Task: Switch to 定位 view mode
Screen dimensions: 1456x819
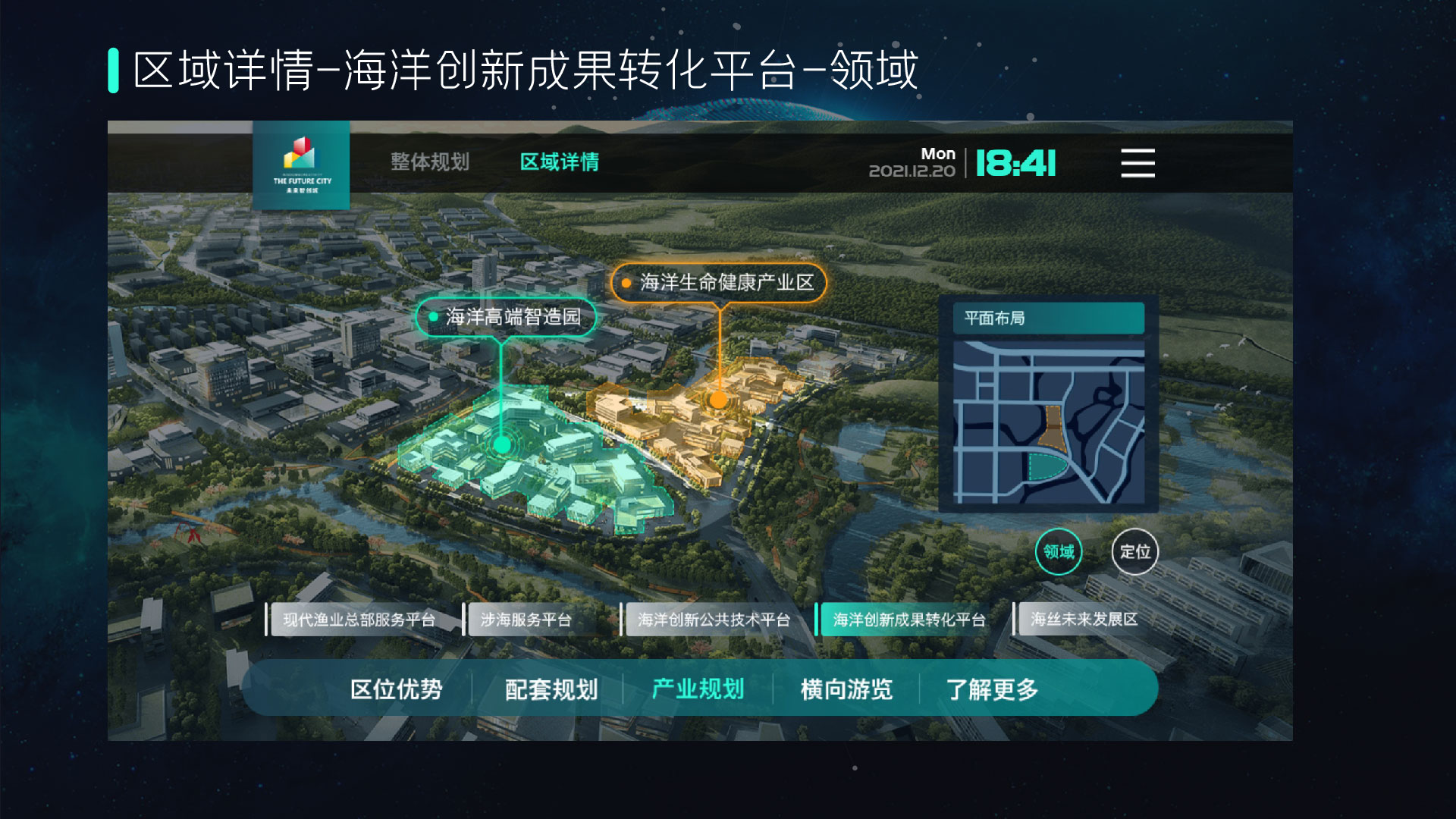Action: (x=1134, y=553)
